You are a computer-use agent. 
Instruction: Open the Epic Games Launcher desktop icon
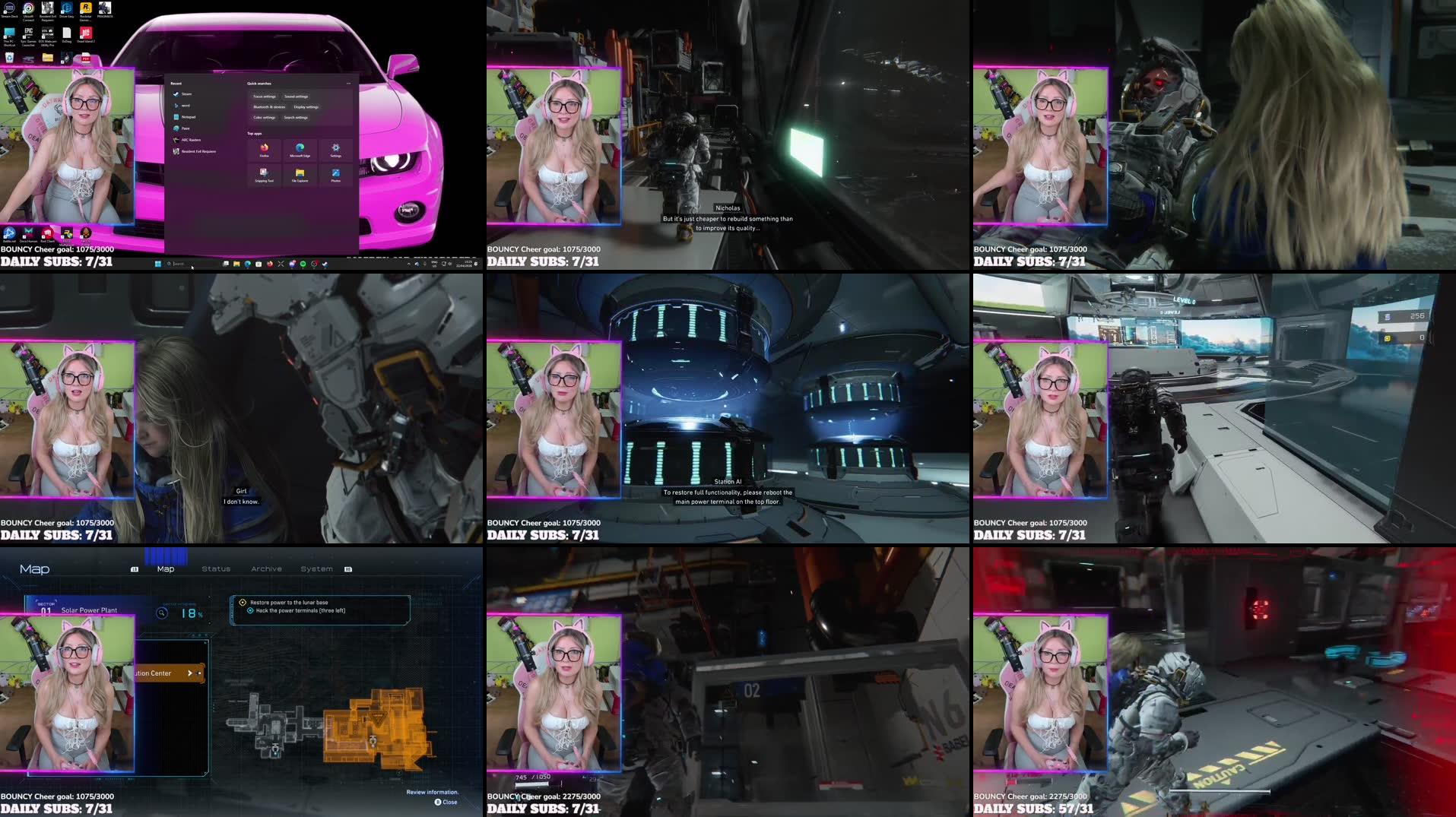click(29, 33)
